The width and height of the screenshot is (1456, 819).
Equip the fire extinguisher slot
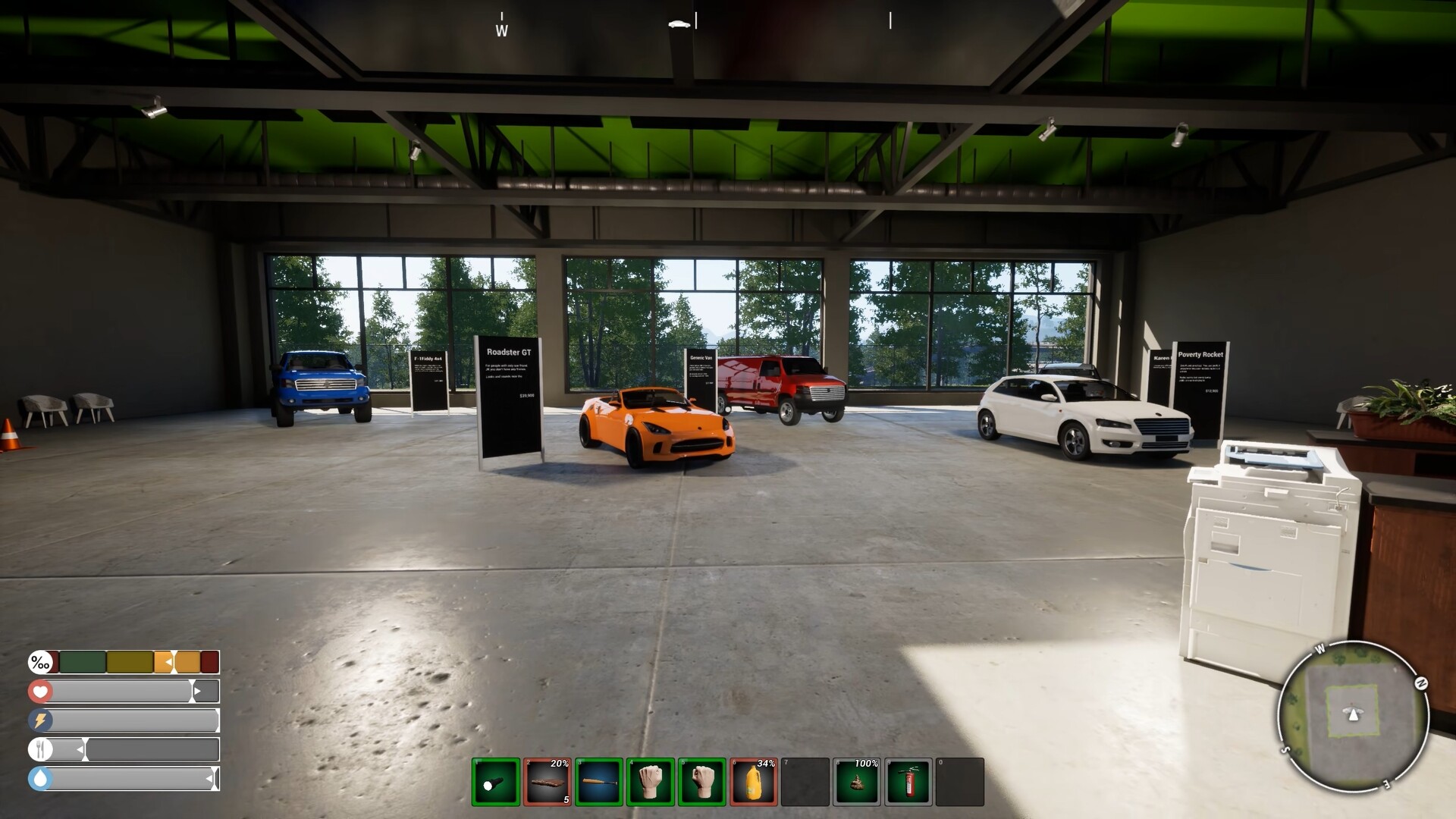pyautogui.click(x=908, y=782)
